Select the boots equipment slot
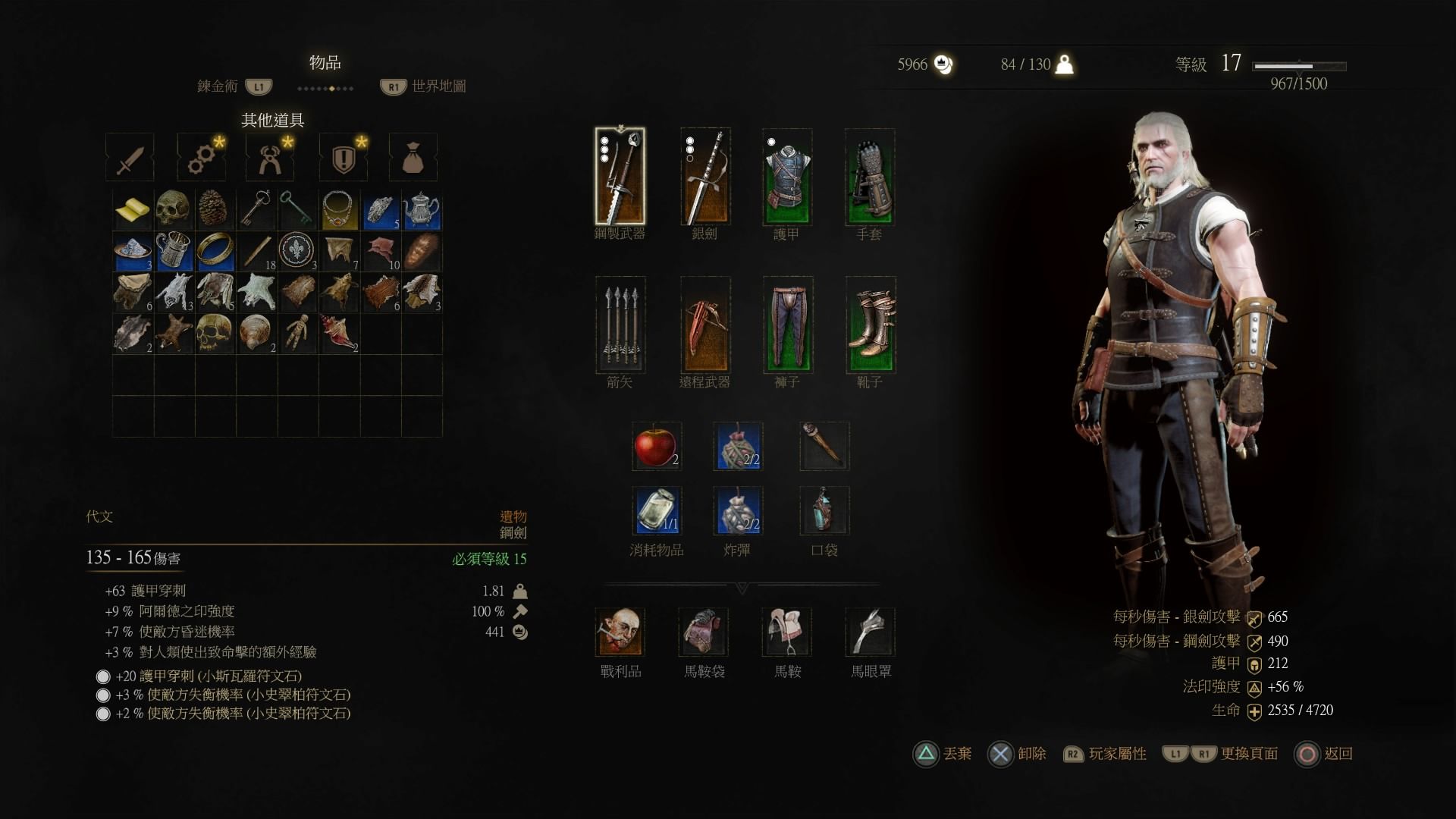 coord(870,325)
